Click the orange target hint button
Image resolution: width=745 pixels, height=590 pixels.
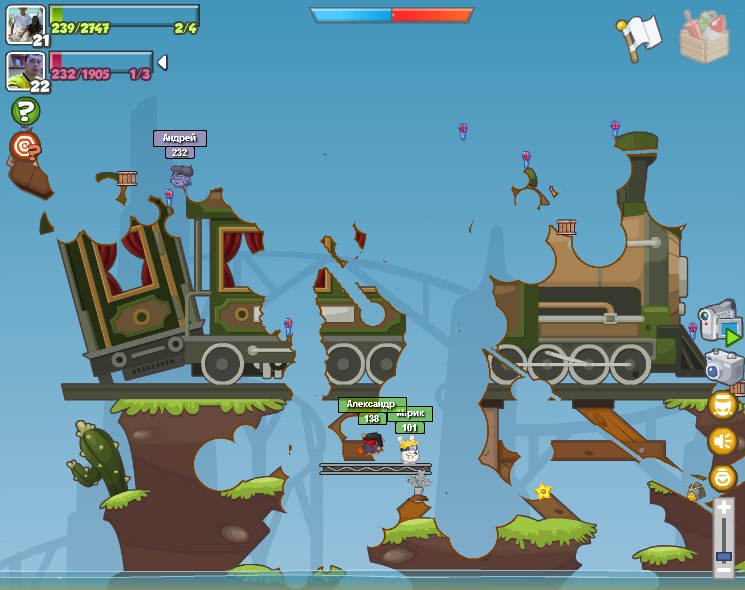(25, 147)
